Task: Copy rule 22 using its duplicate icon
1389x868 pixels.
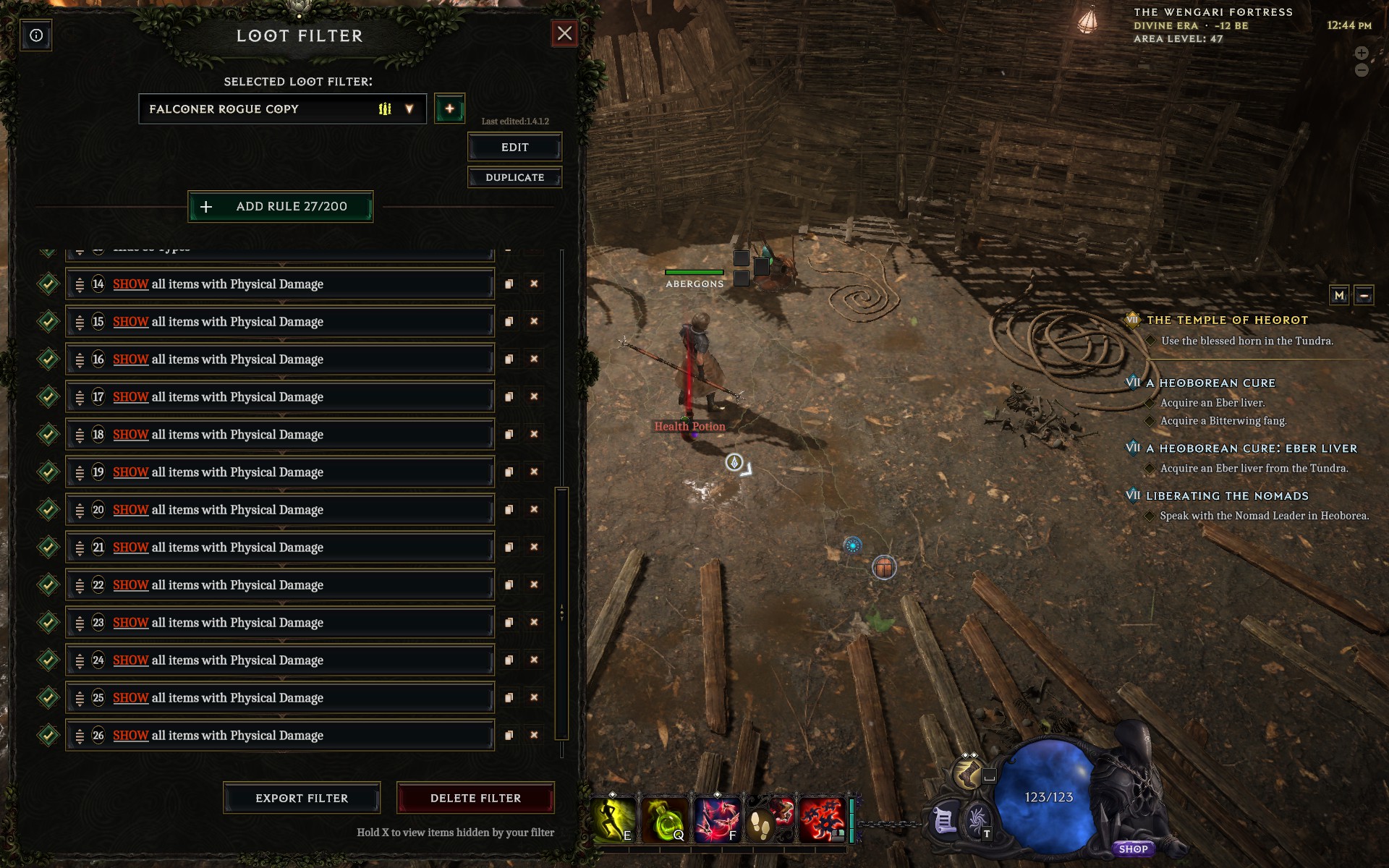Action: click(x=509, y=584)
